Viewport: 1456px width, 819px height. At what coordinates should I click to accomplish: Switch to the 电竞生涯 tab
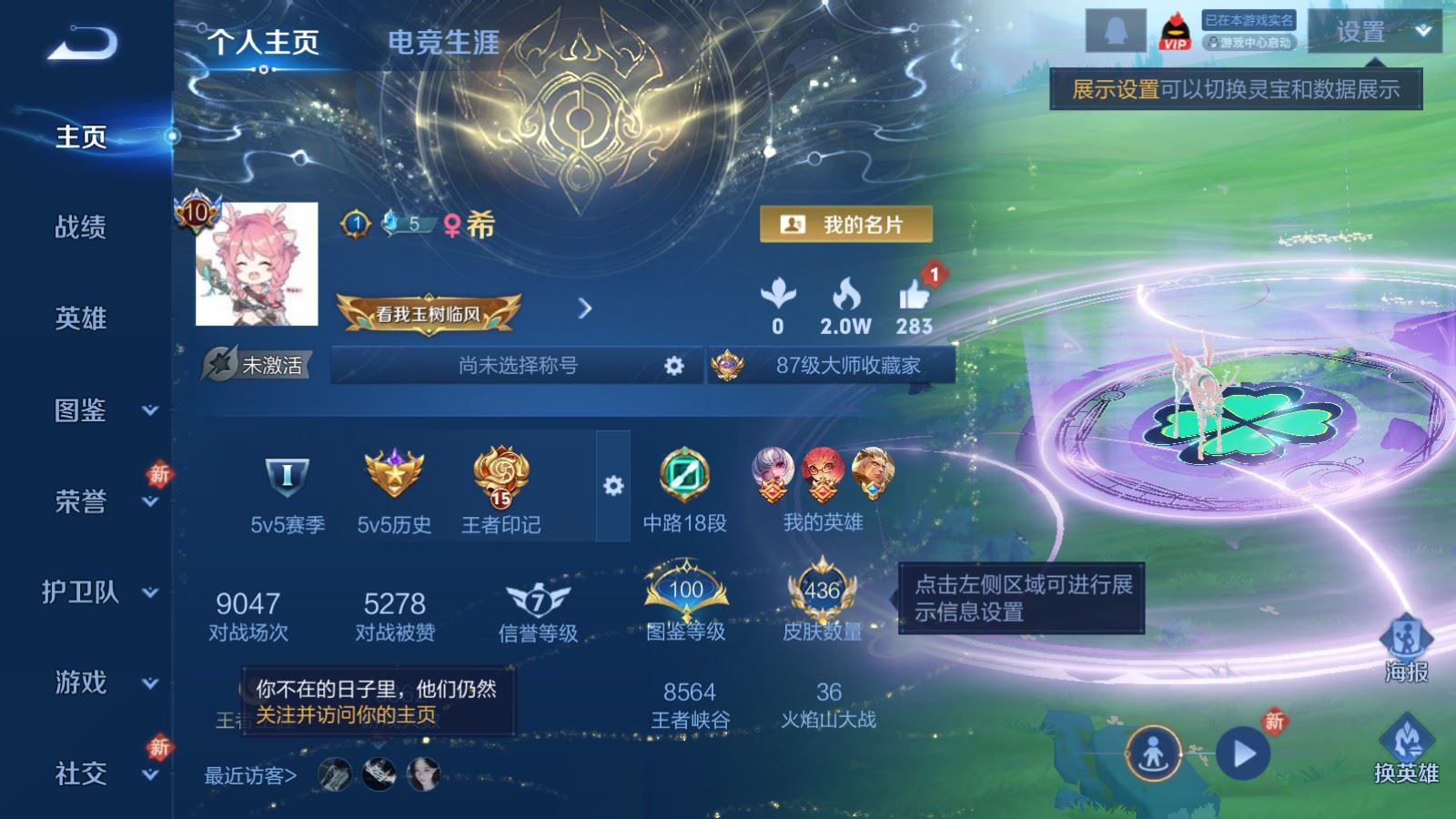tap(442, 43)
